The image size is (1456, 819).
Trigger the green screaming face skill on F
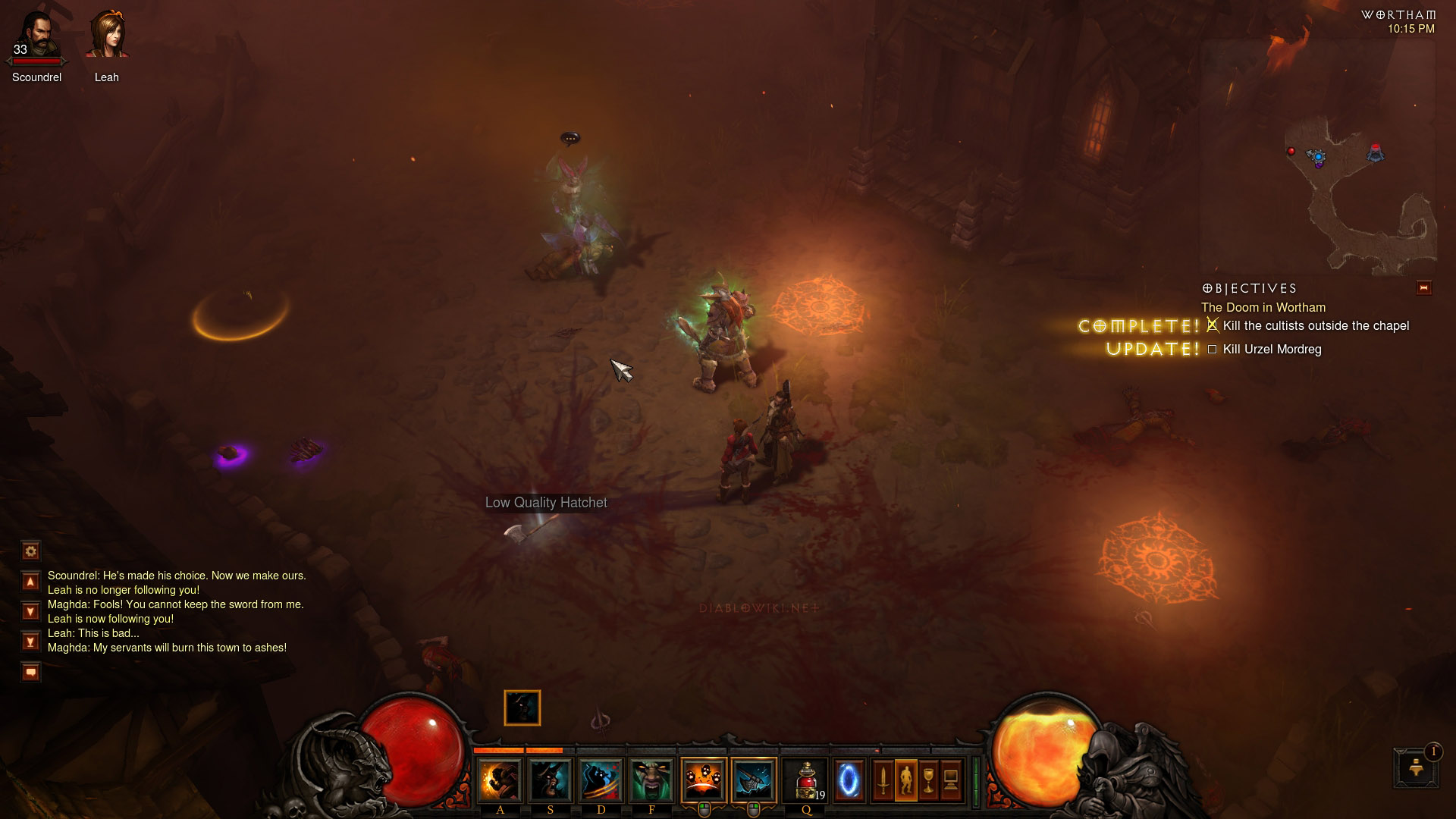click(x=651, y=780)
